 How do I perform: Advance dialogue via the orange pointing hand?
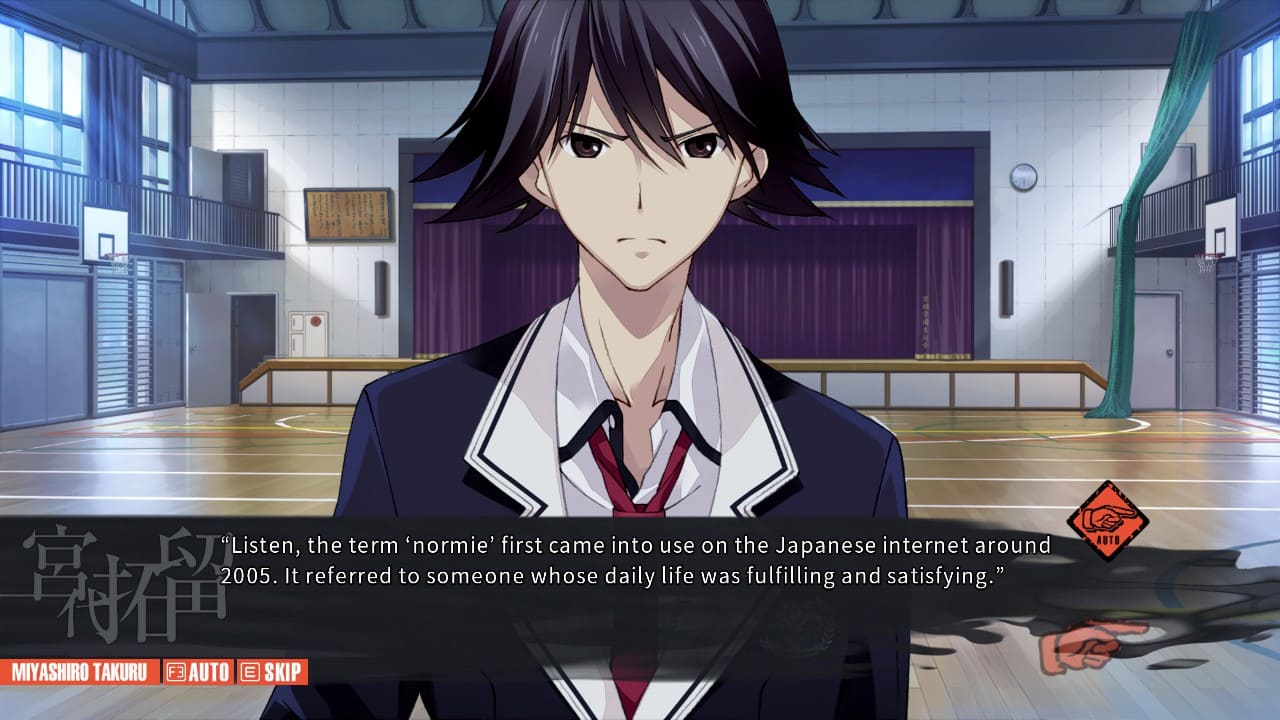(x=1090, y=646)
